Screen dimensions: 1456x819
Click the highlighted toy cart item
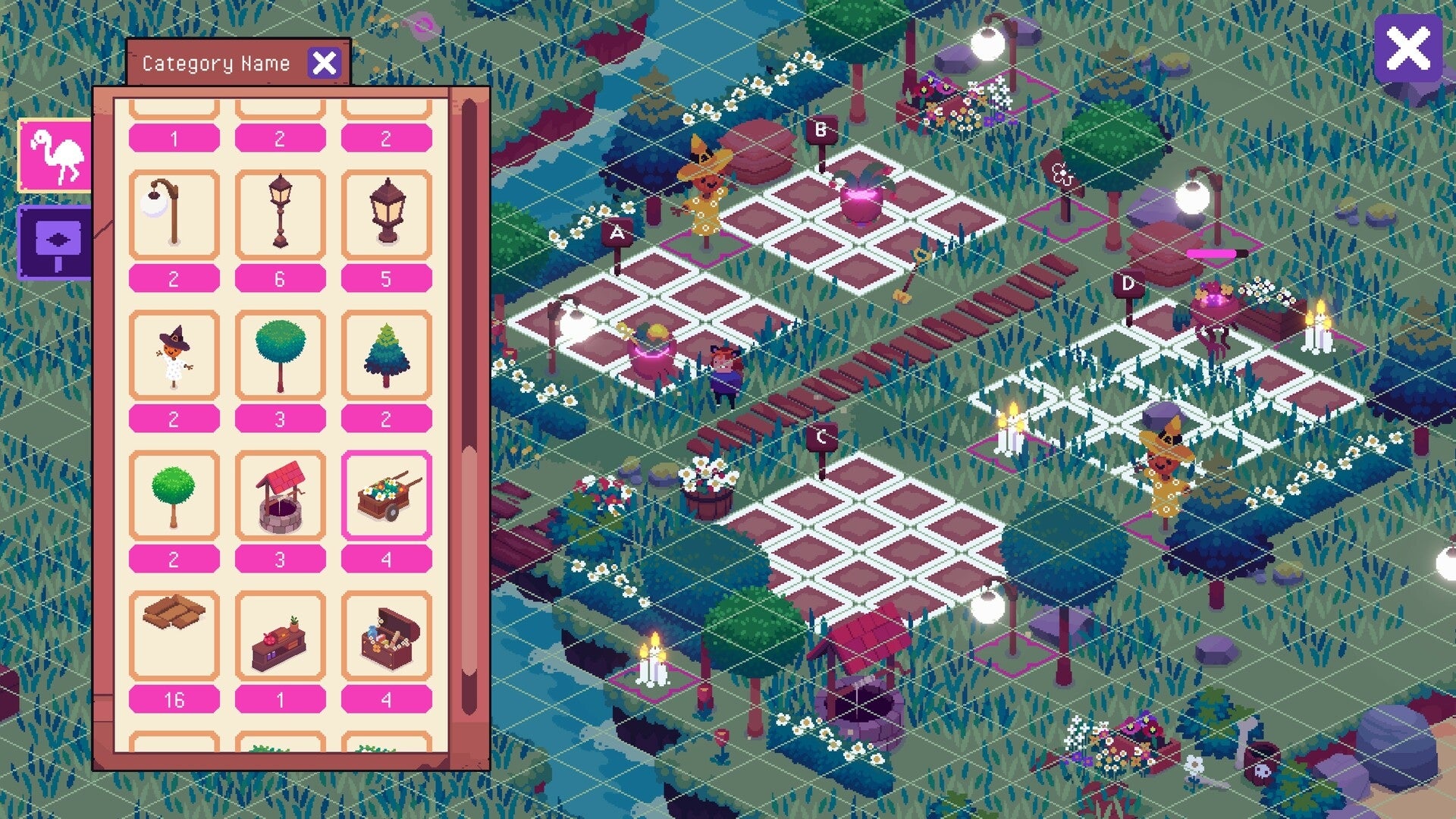pyautogui.click(x=387, y=497)
